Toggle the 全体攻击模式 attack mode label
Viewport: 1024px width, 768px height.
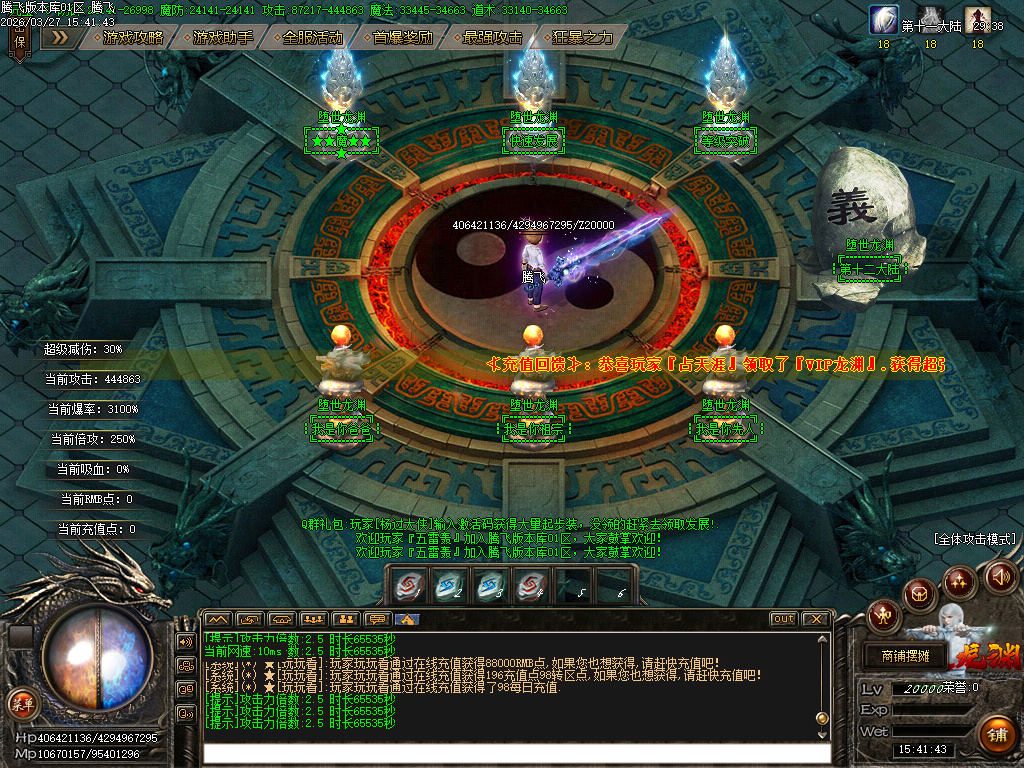[975, 538]
